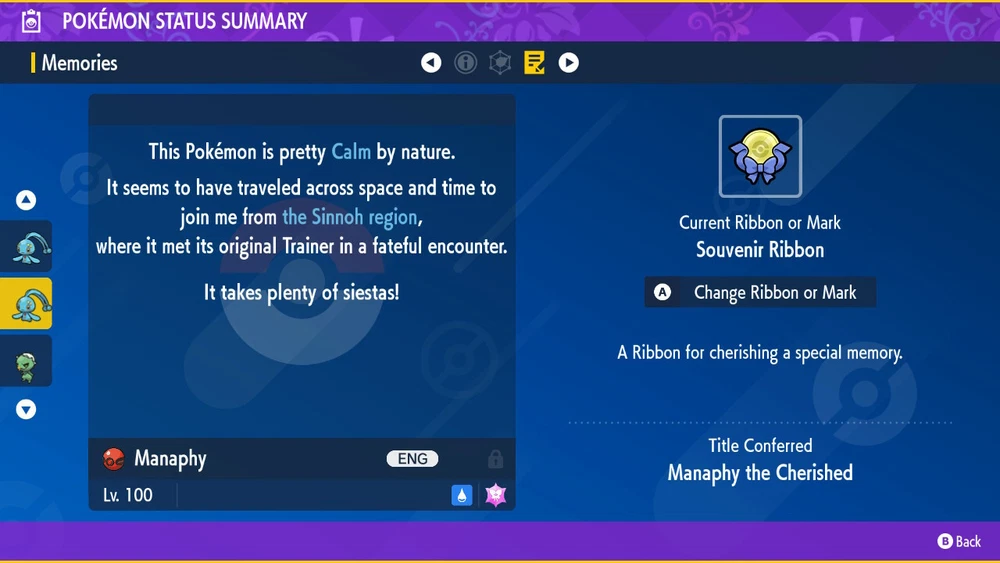1000x563 pixels.
Task: Click the Change Ribbon or Mark button
Action: (760, 293)
